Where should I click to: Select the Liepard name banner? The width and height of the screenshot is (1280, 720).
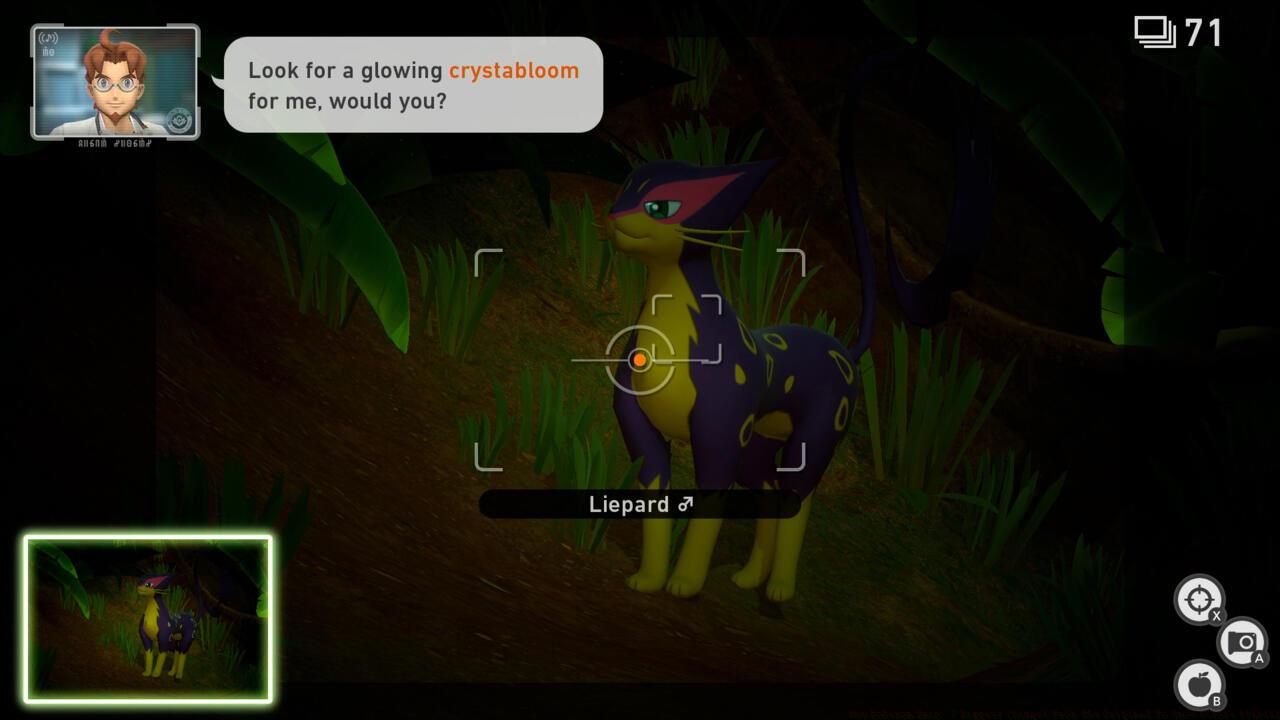coord(640,504)
